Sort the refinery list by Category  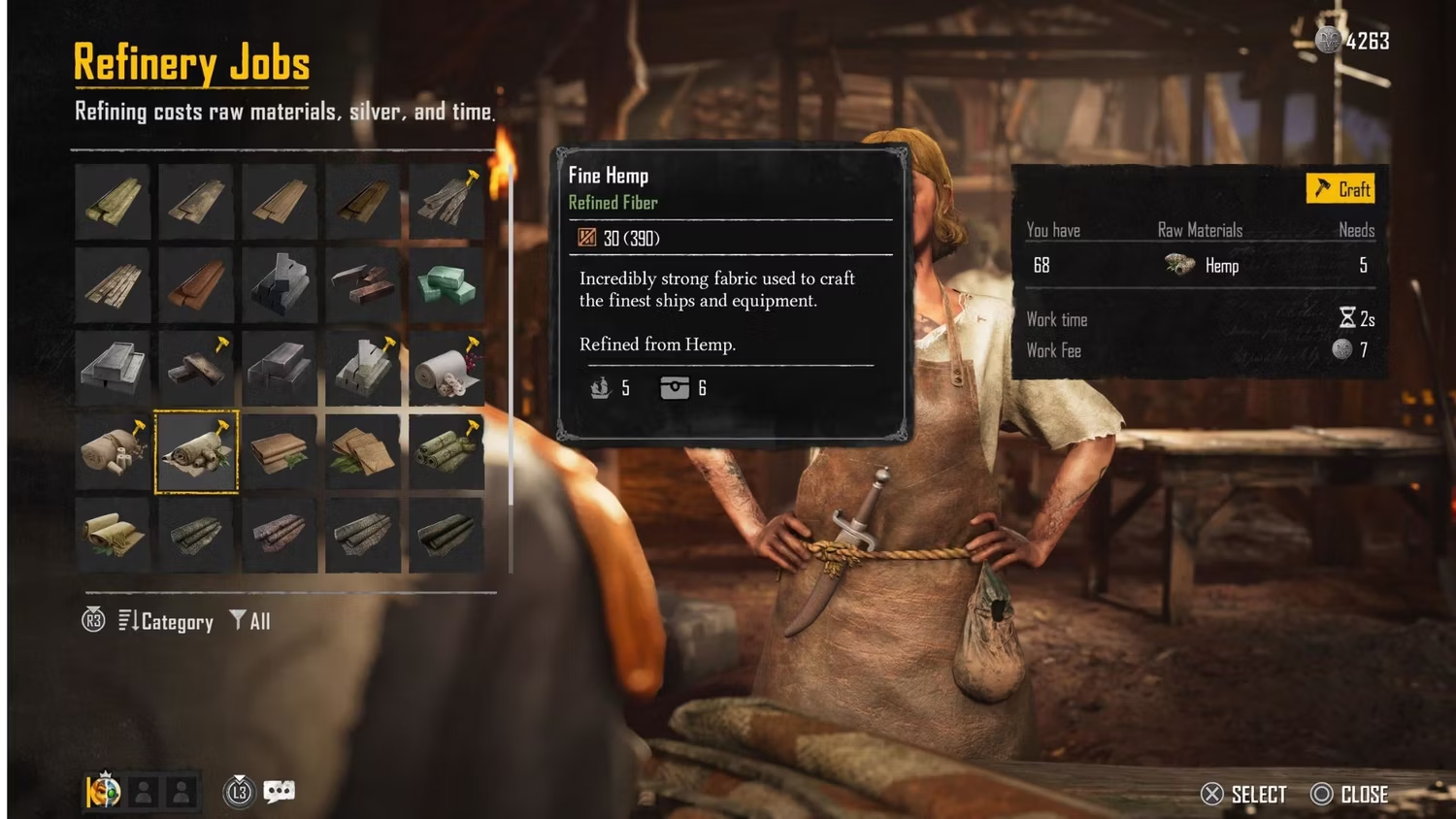pos(166,621)
